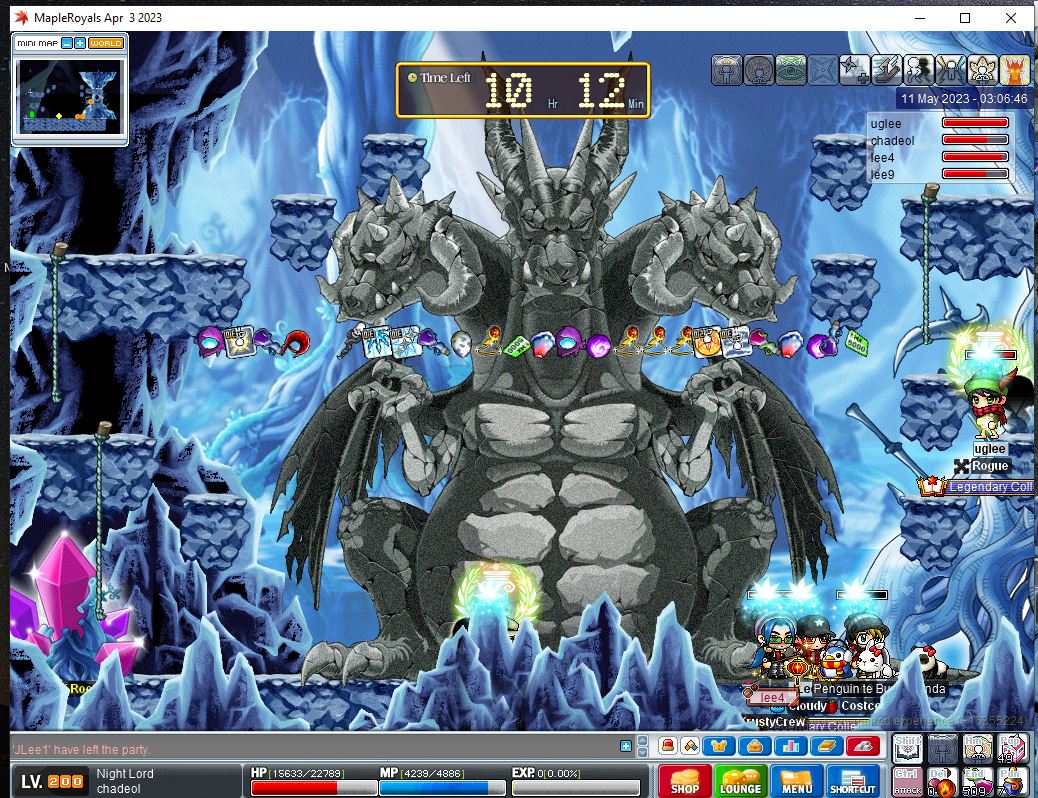Screen dimensions: 1038x798
Task: Click the throwing star plus buff icon
Action: (x=854, y=69)
